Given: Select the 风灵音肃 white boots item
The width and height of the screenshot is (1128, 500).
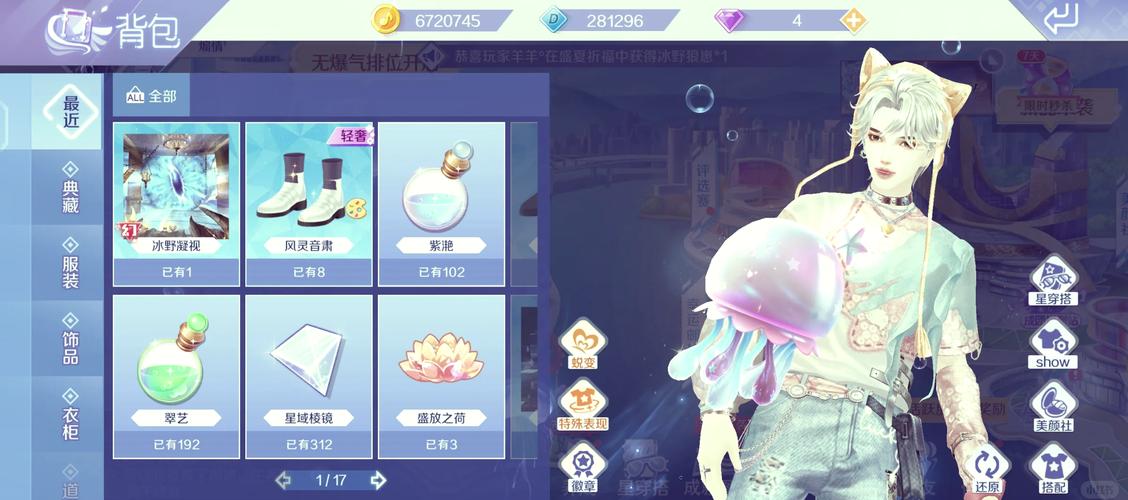Looking at the screenshot, I should (x=309, y=202).
